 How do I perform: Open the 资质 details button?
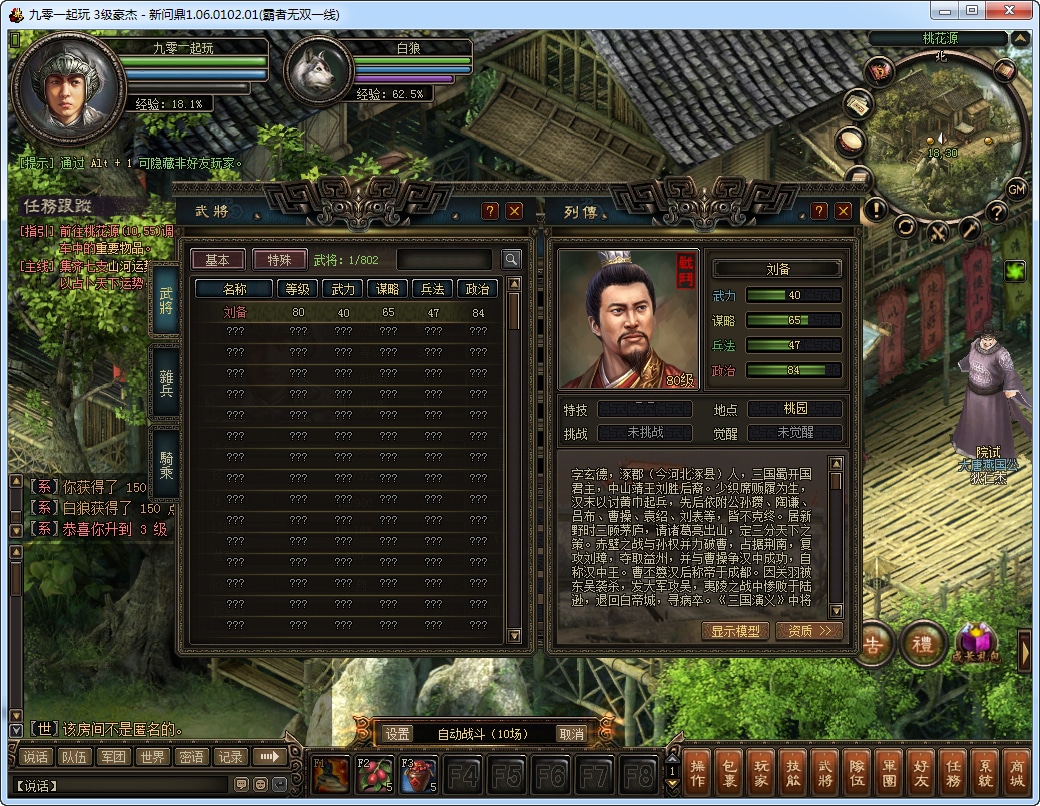coord(808,631)
